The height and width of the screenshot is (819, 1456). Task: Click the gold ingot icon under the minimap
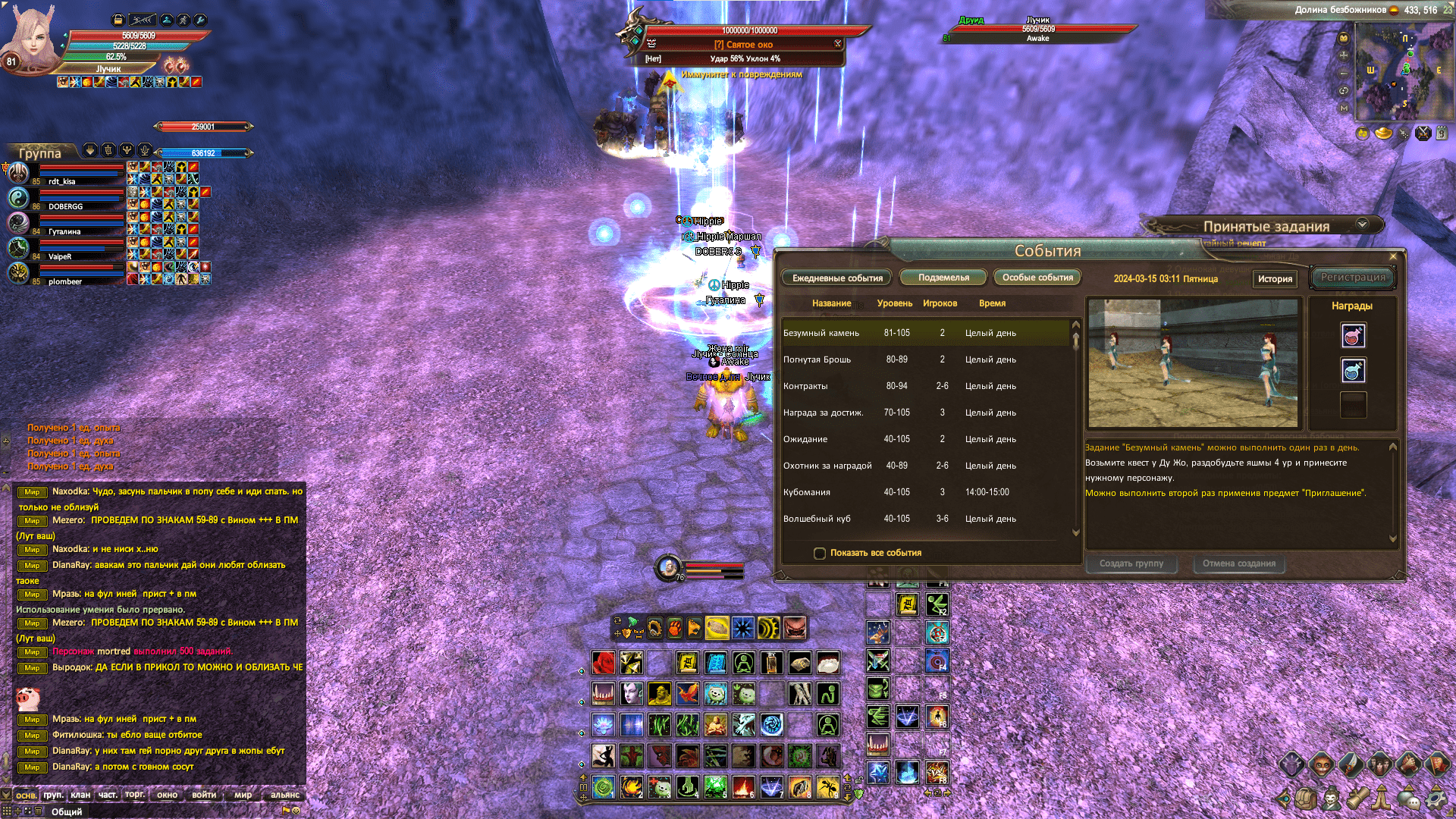1383,132
